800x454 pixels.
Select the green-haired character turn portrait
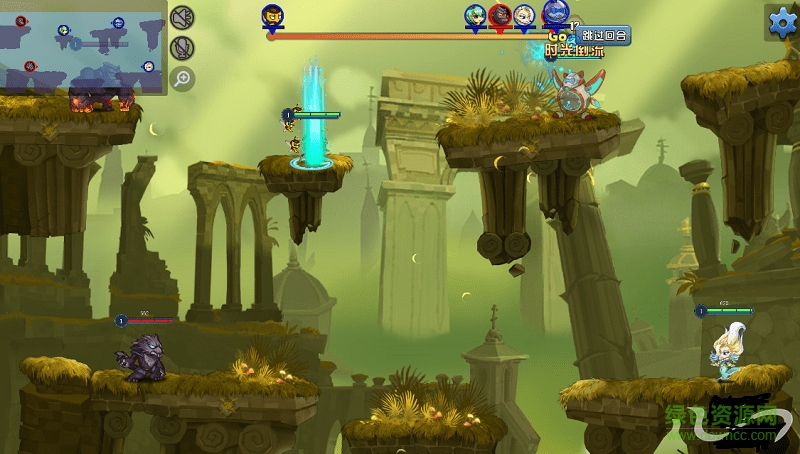(x=474, y=16)
